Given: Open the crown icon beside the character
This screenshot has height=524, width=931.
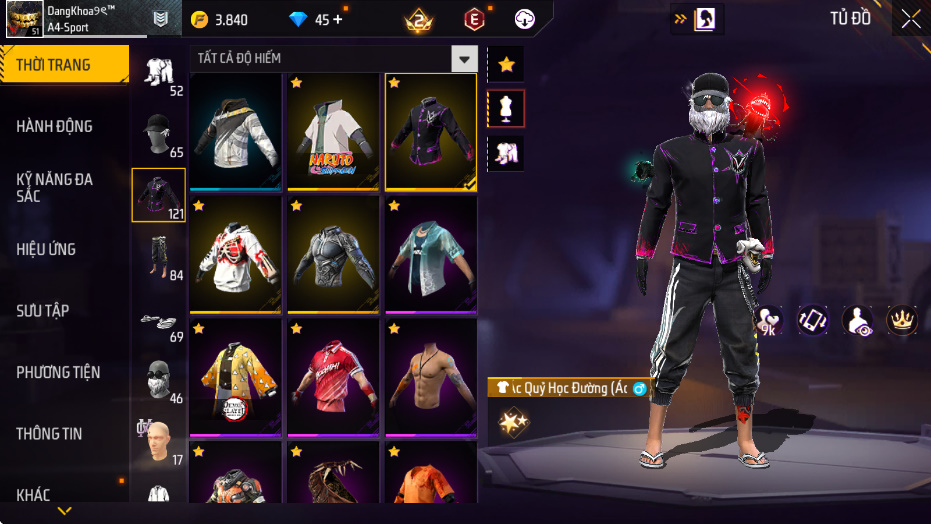Looking at the screenshot, I should [x=902, y=320].
